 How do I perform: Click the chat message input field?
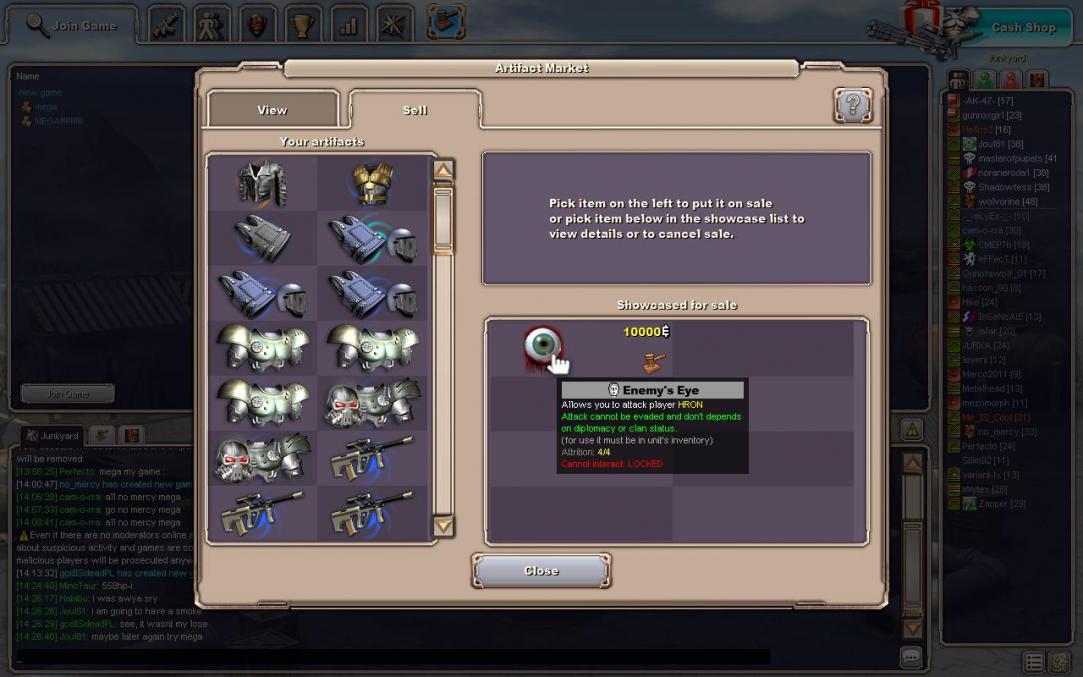pyautogui.click(x=390, y=657)
